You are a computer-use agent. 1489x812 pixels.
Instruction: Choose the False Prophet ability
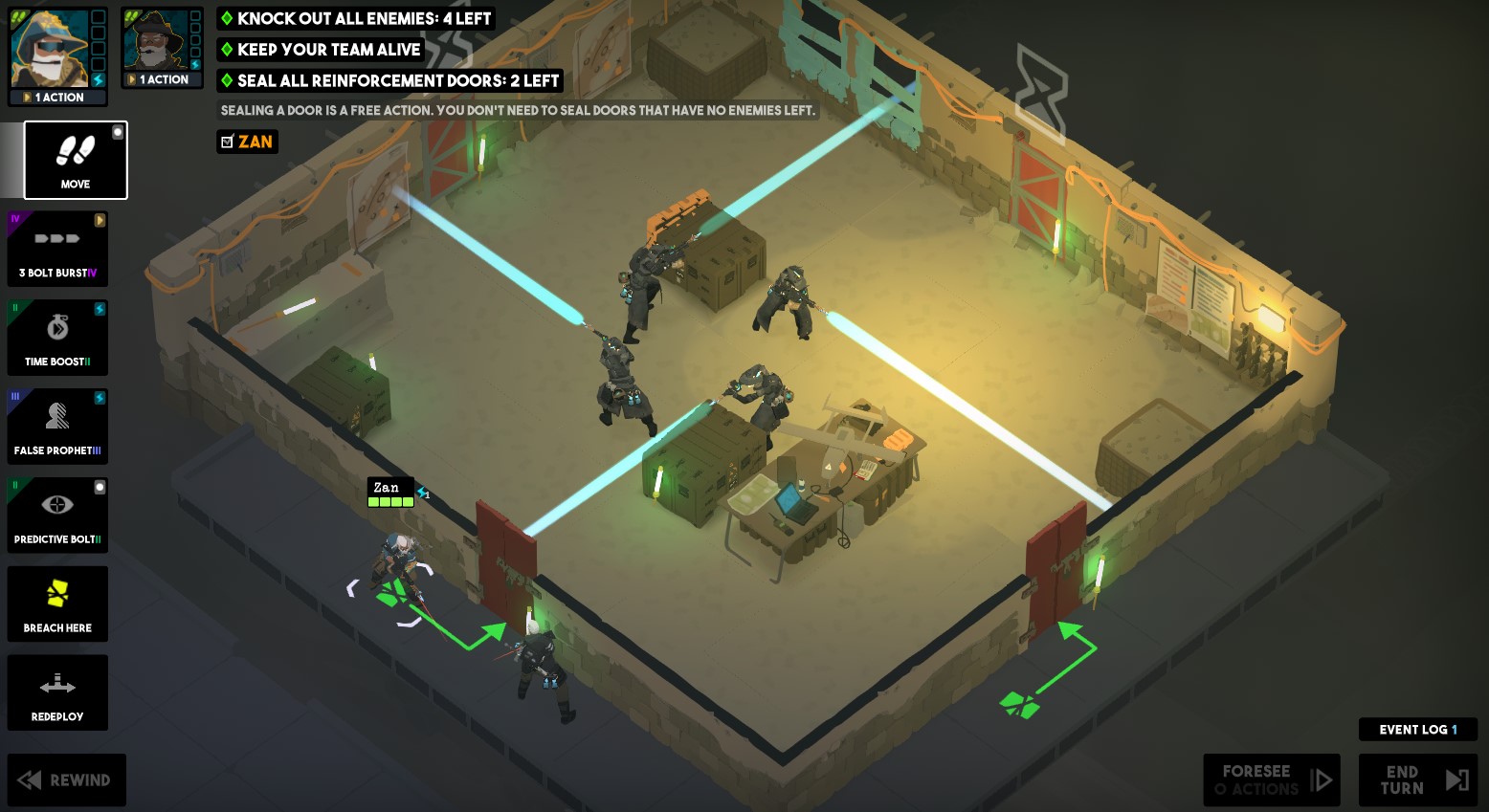pyautogui.click(x=57, y=426)
